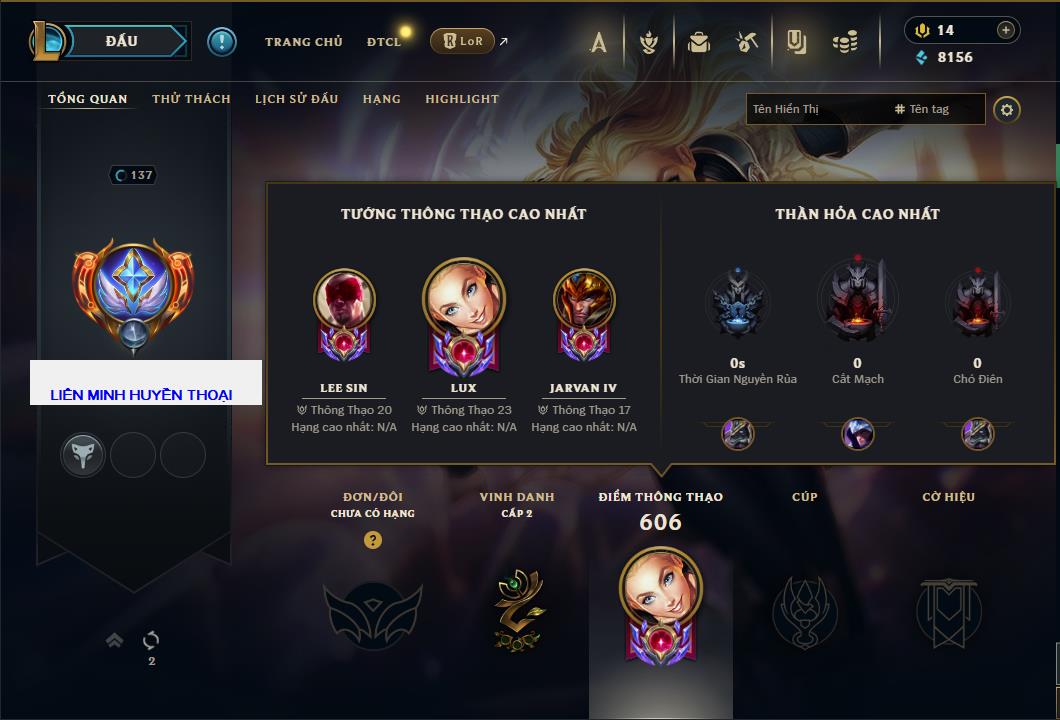Screen dimensions: 1060x720
Task: Show the CỜ HIỆU banner section
Action: (948, 610)
